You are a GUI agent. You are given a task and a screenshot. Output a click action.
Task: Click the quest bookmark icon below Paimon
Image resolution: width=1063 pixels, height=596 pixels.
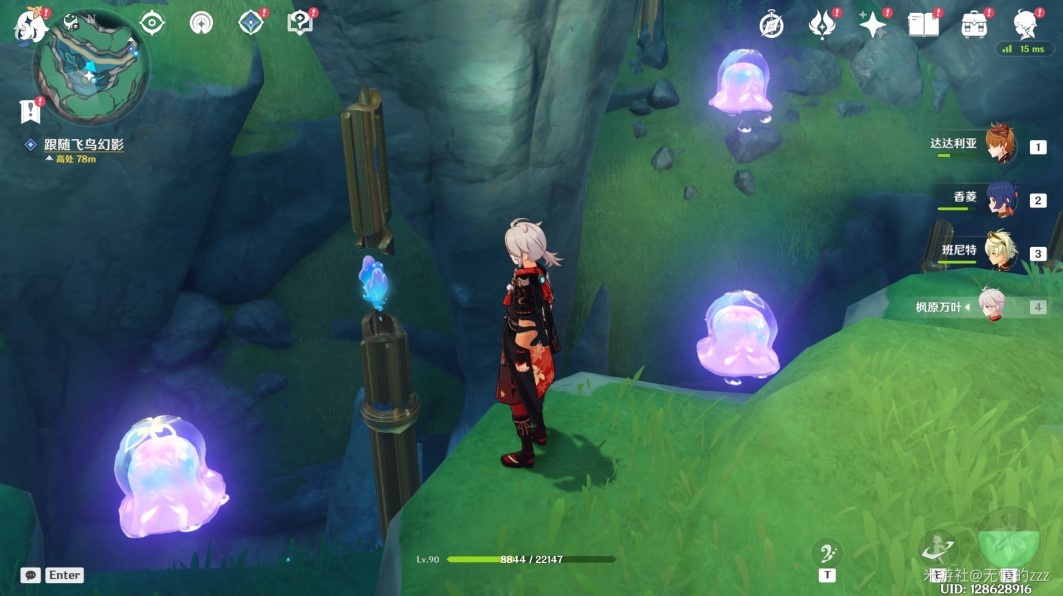pyautogui.click(x=28, y=111)
